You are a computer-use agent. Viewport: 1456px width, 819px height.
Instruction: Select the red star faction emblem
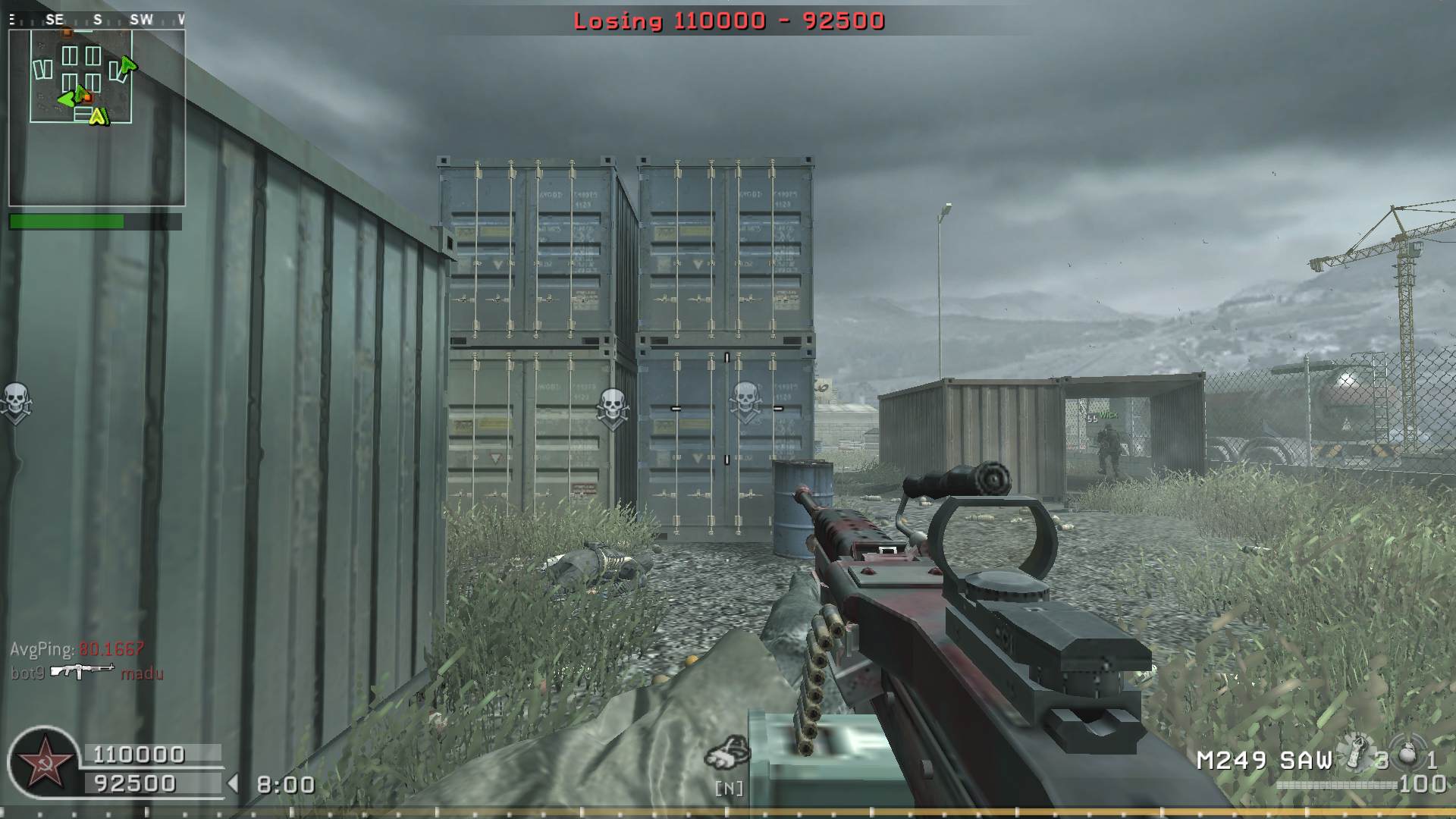pyautogui.click(x=42, y=761)
